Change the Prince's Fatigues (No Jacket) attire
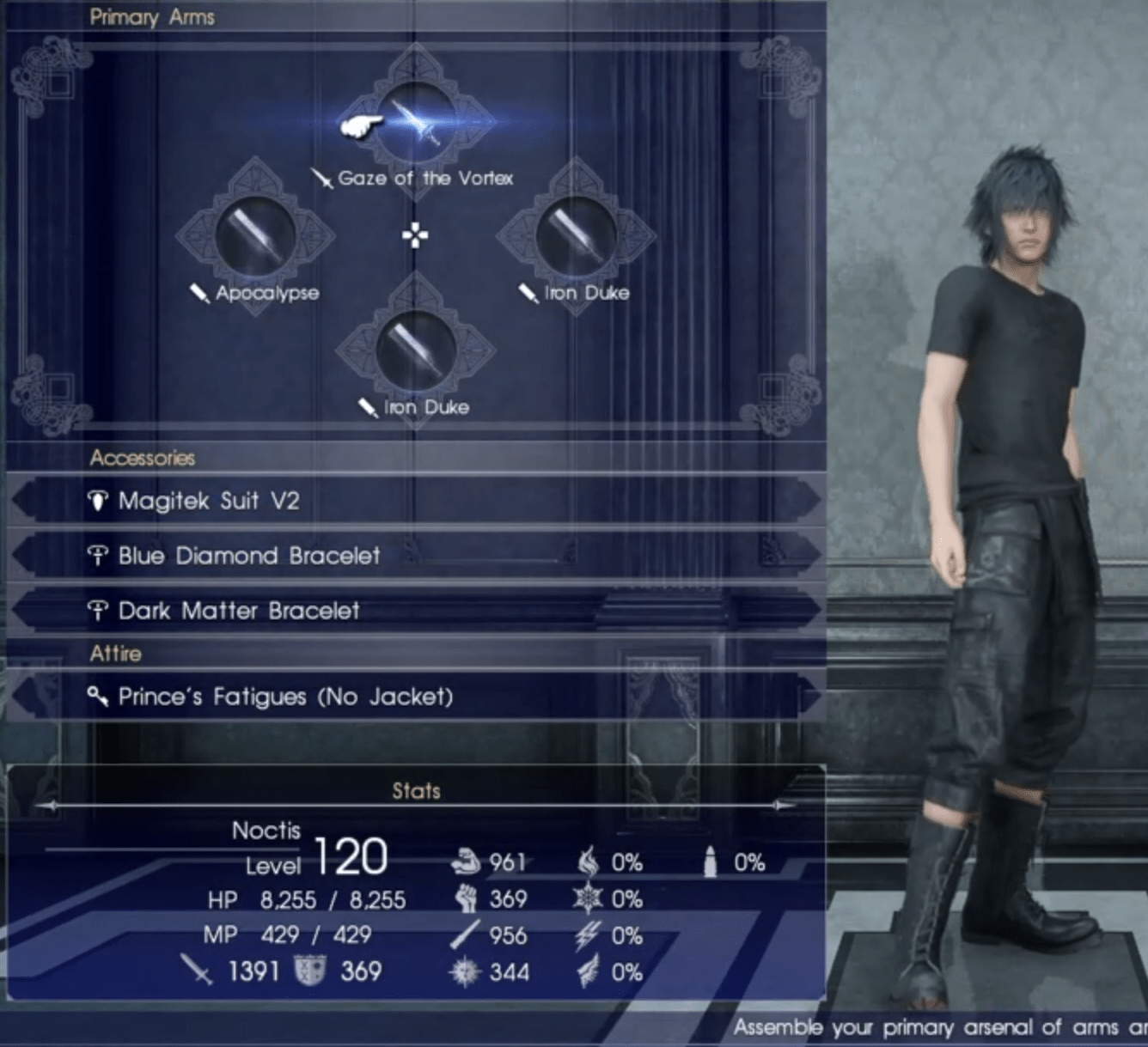The height and width of the screenshot is (1047, 1148). click(284, 697)
